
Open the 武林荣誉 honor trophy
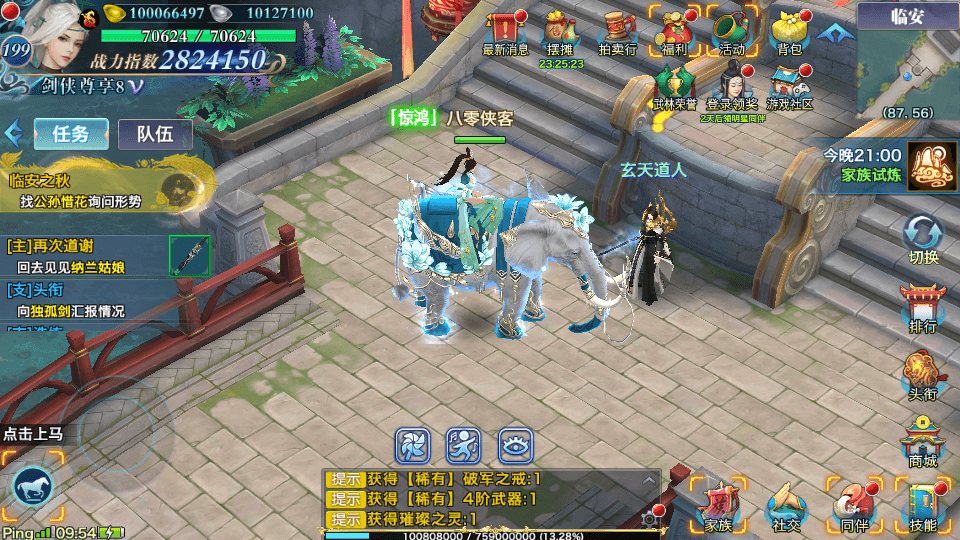[x=675, y=85]
